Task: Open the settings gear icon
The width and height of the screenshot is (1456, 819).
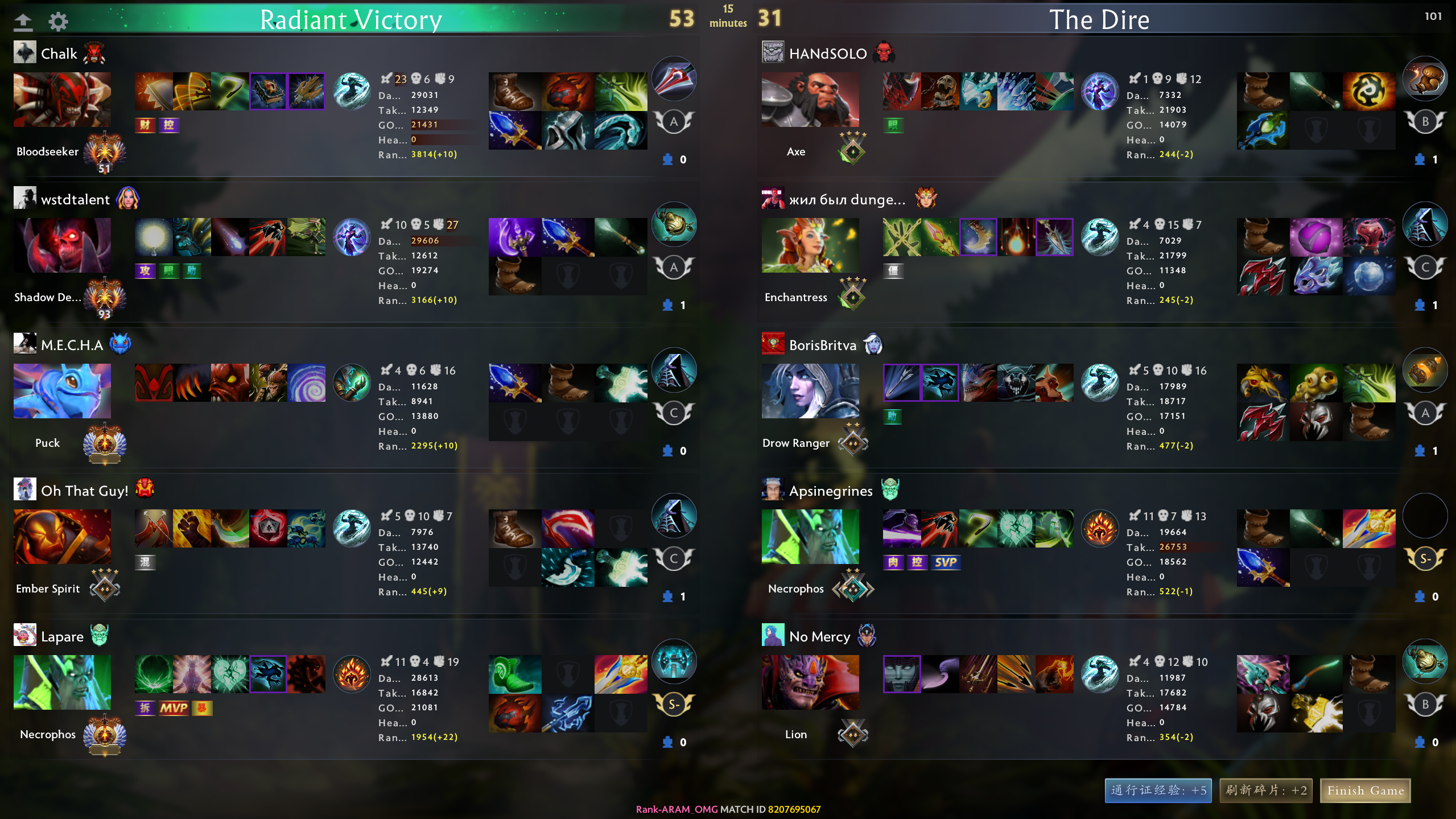Action: 58,22
